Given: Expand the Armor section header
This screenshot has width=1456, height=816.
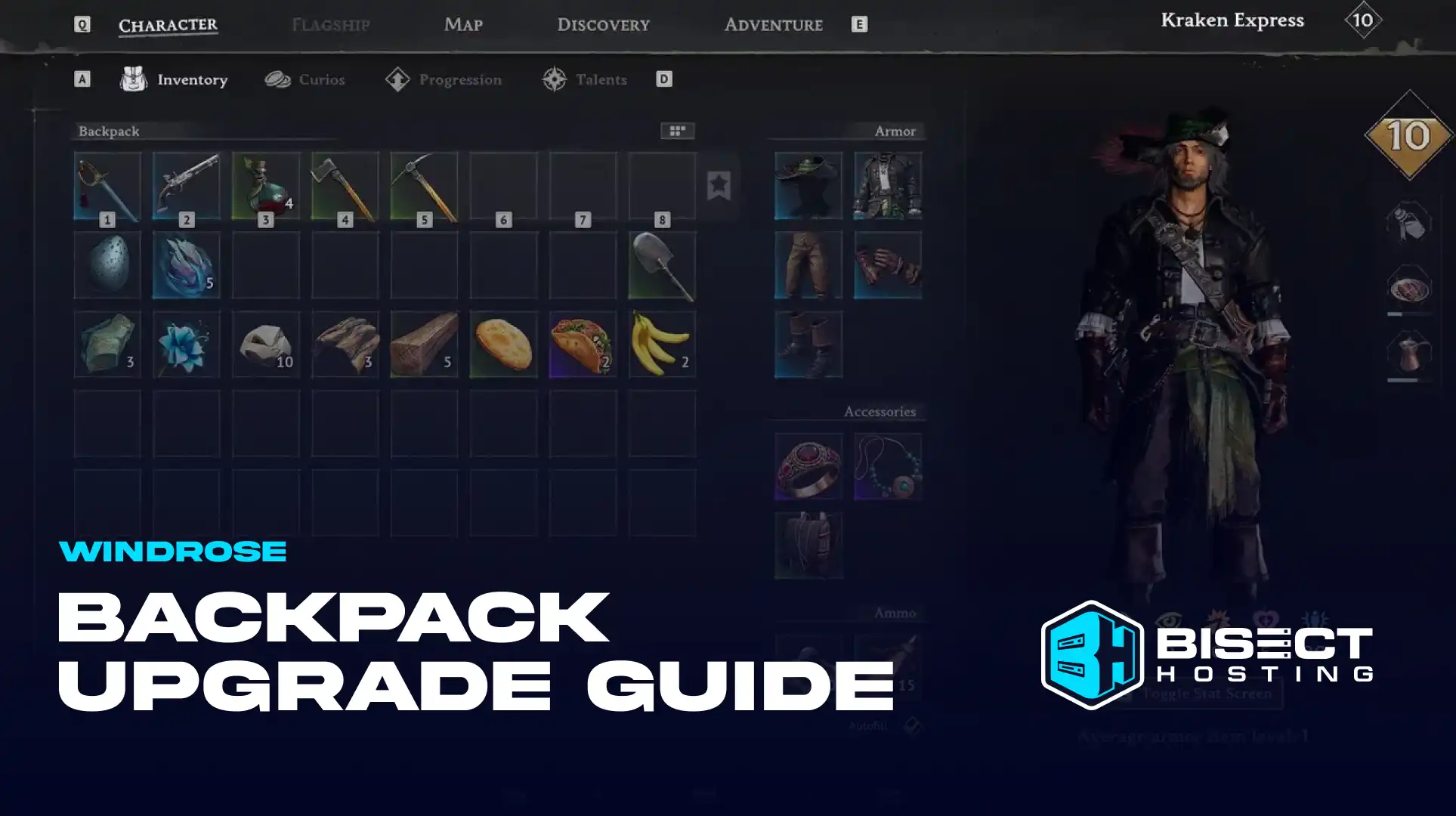Looking at the screenshot, I should pos(896,130).
